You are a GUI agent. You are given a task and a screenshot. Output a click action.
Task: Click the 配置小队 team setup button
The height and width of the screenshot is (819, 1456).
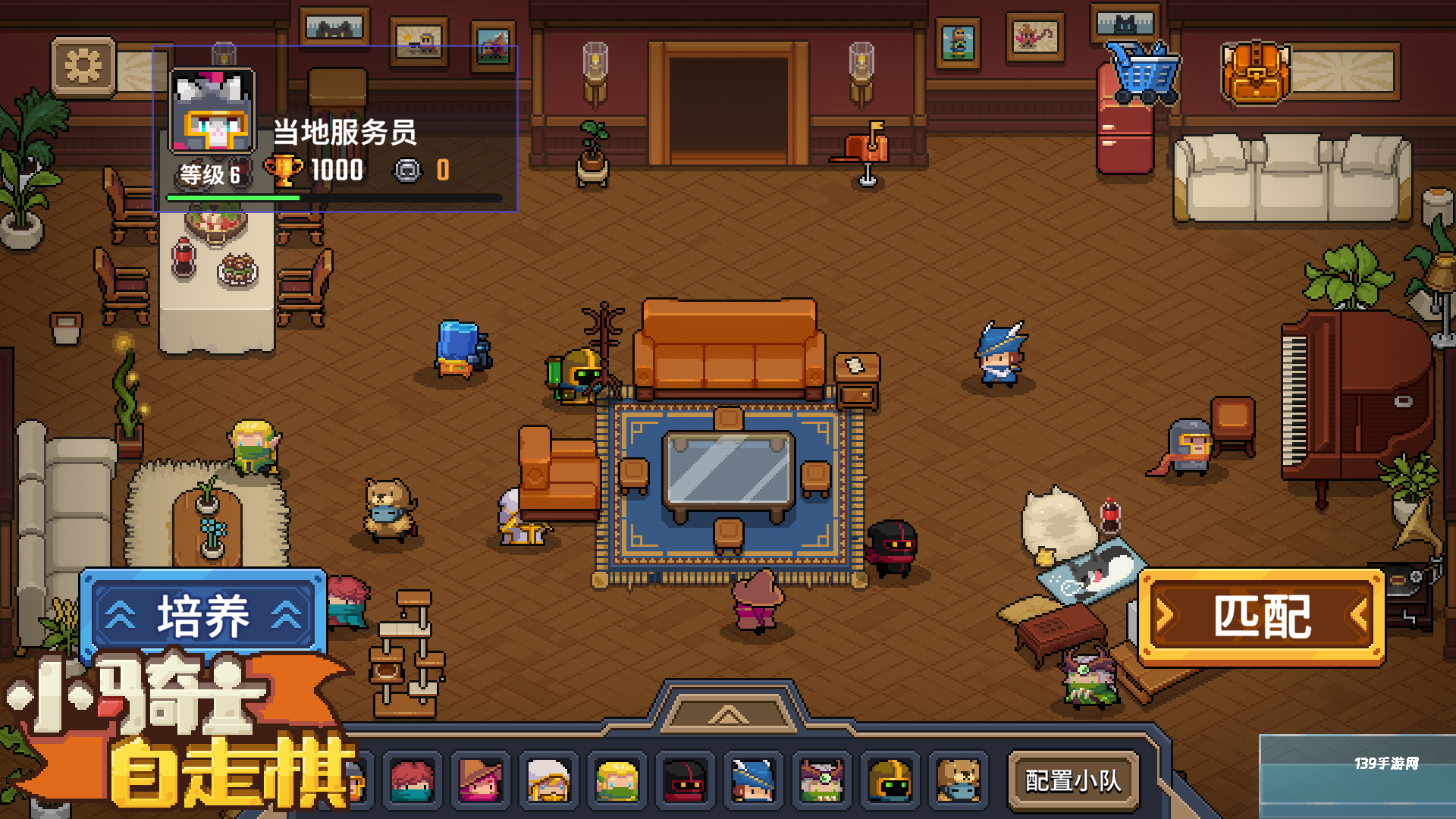[x=1072, y=780]
